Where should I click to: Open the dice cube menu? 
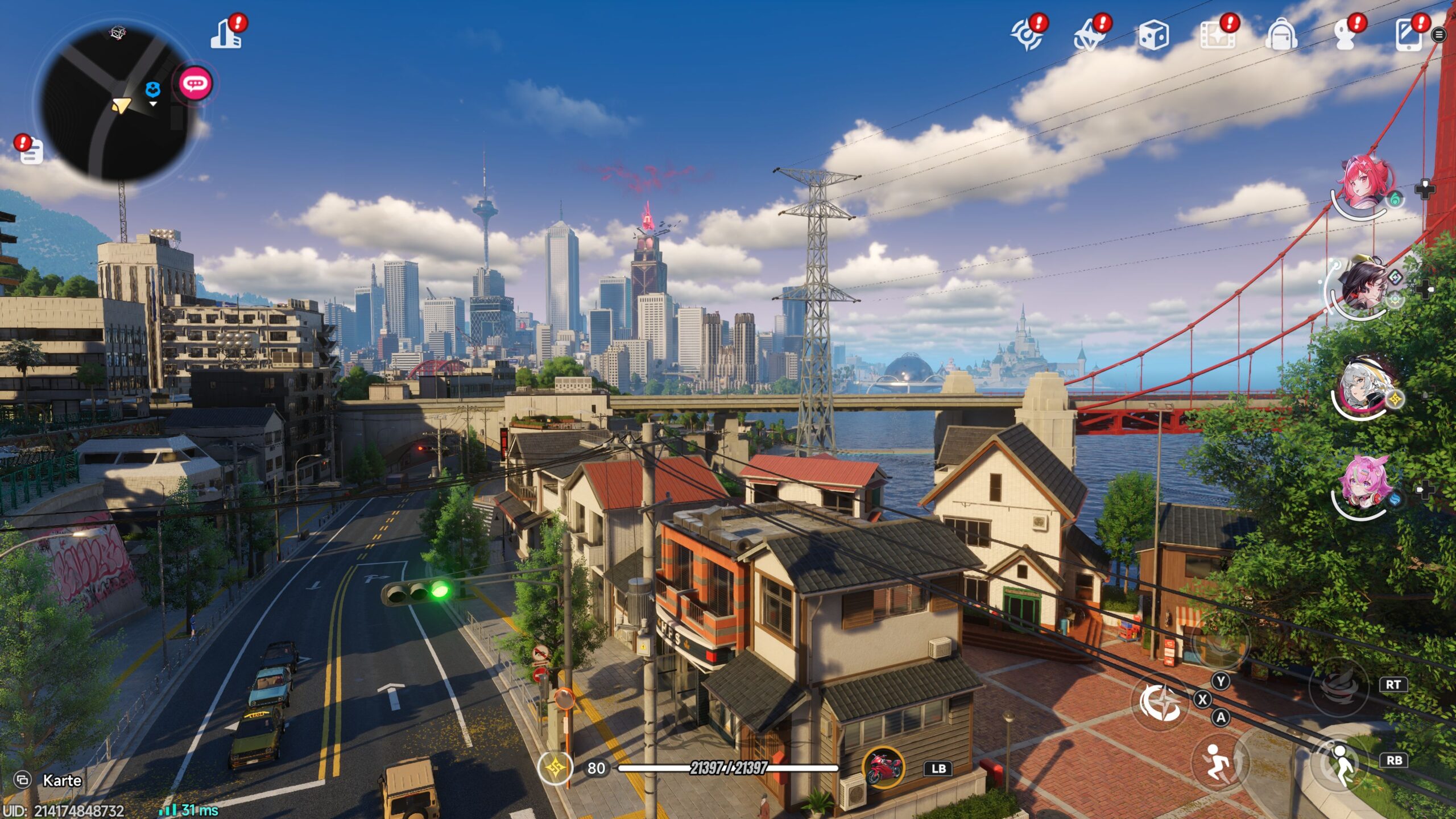1153,35
